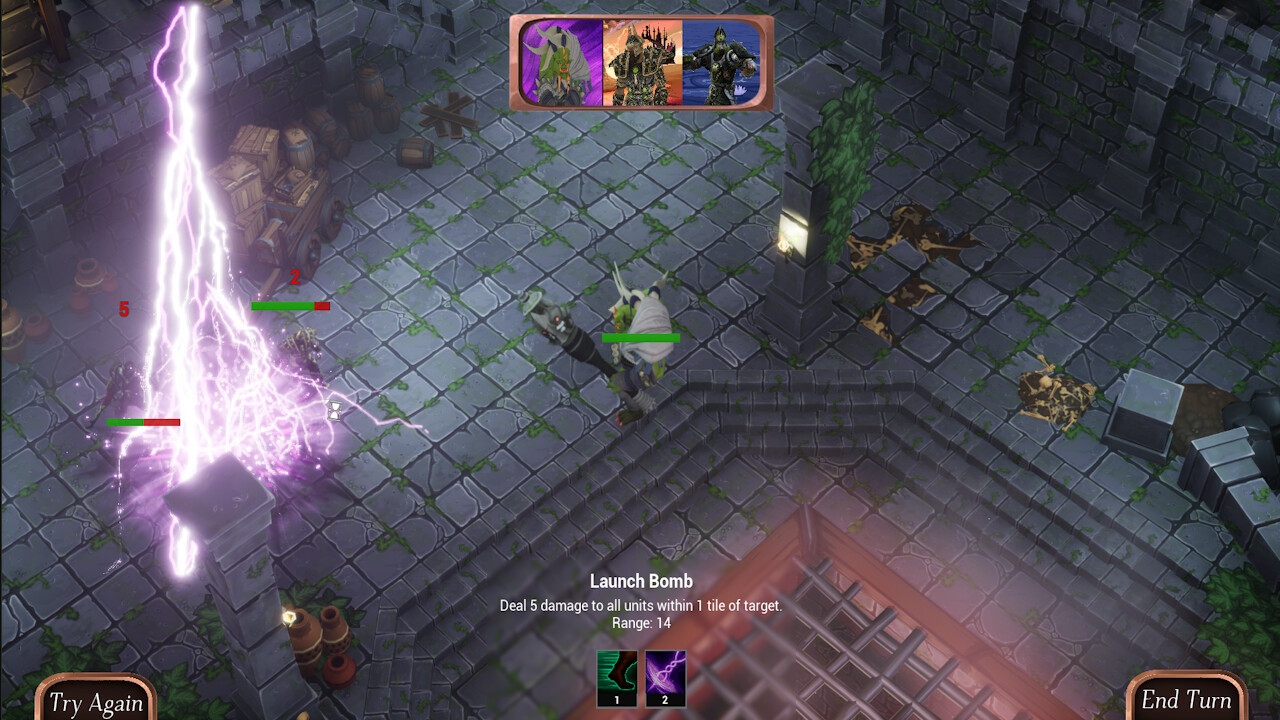Image resolution: width=1280 pixels, height=720 pixels.
Task: Pick the dark knight portrait on blue background
Action: (x=721, y=63)
